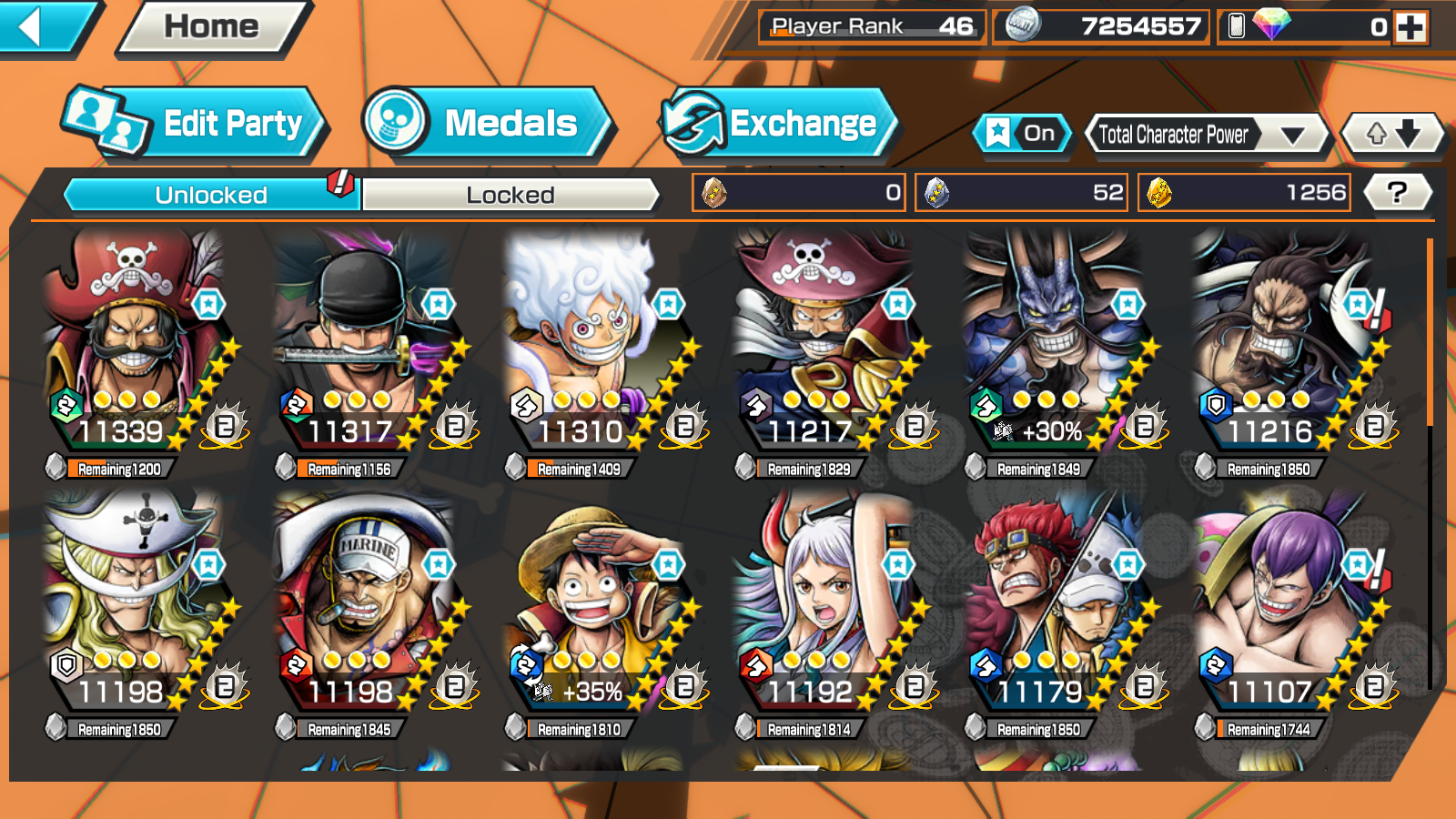The image size is (1456, 819).
Task: Return to the Home screen
Action: click(212, 27)
